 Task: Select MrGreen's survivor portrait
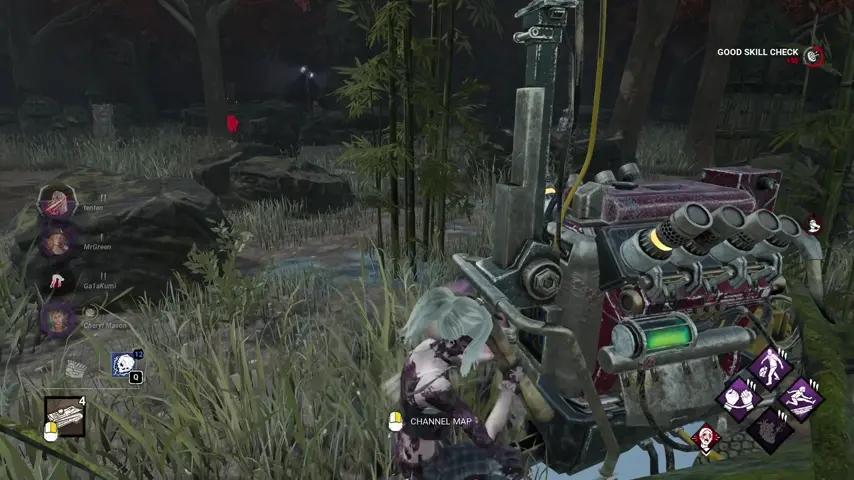(56, 241)
